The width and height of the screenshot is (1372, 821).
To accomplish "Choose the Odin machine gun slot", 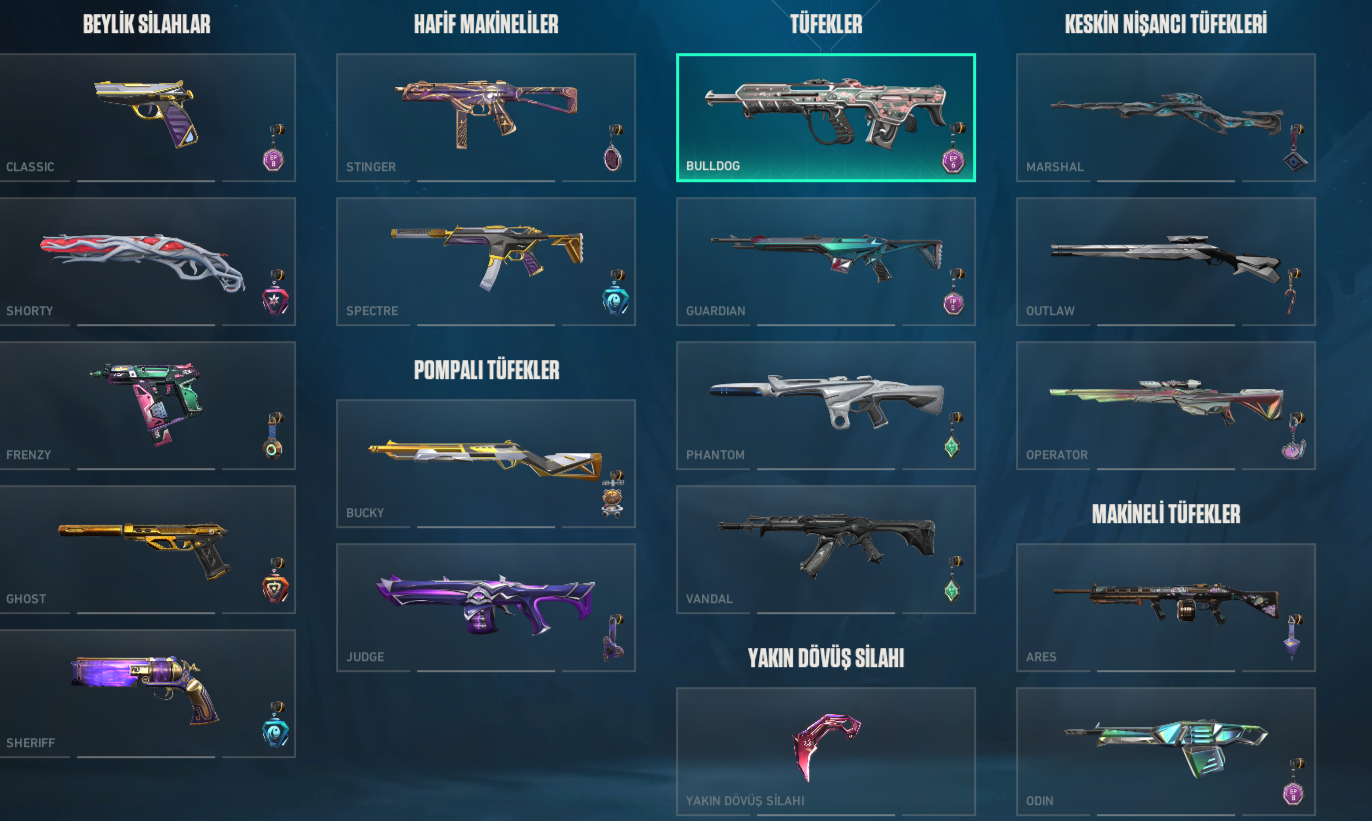I will pyautogui.click(x=1166, y=750).
